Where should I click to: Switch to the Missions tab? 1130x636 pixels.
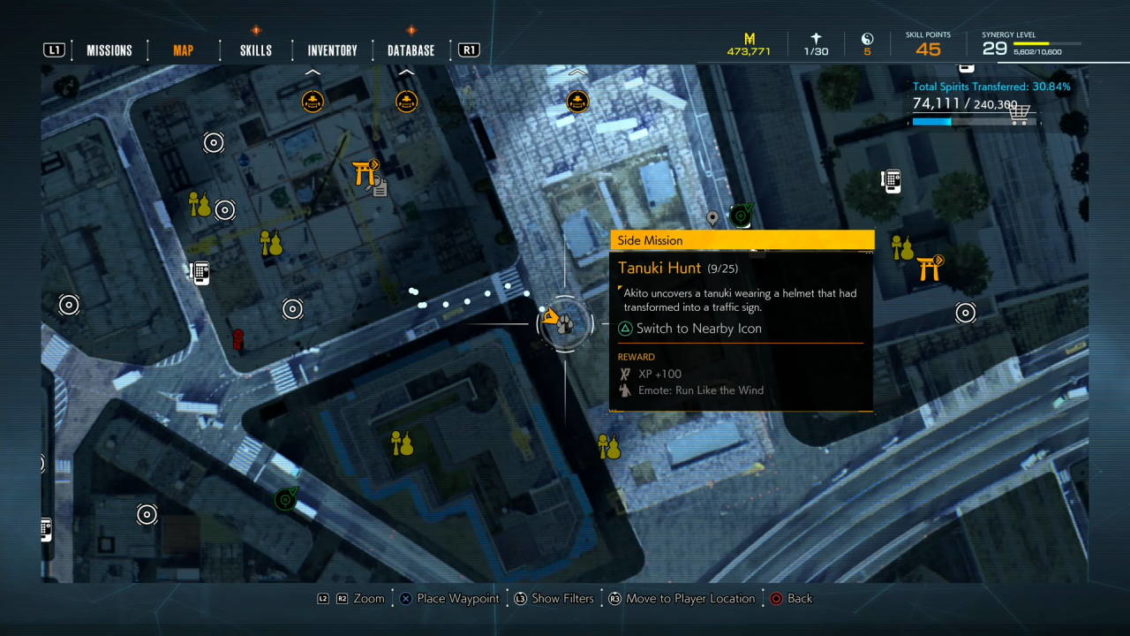pos(109,50)
